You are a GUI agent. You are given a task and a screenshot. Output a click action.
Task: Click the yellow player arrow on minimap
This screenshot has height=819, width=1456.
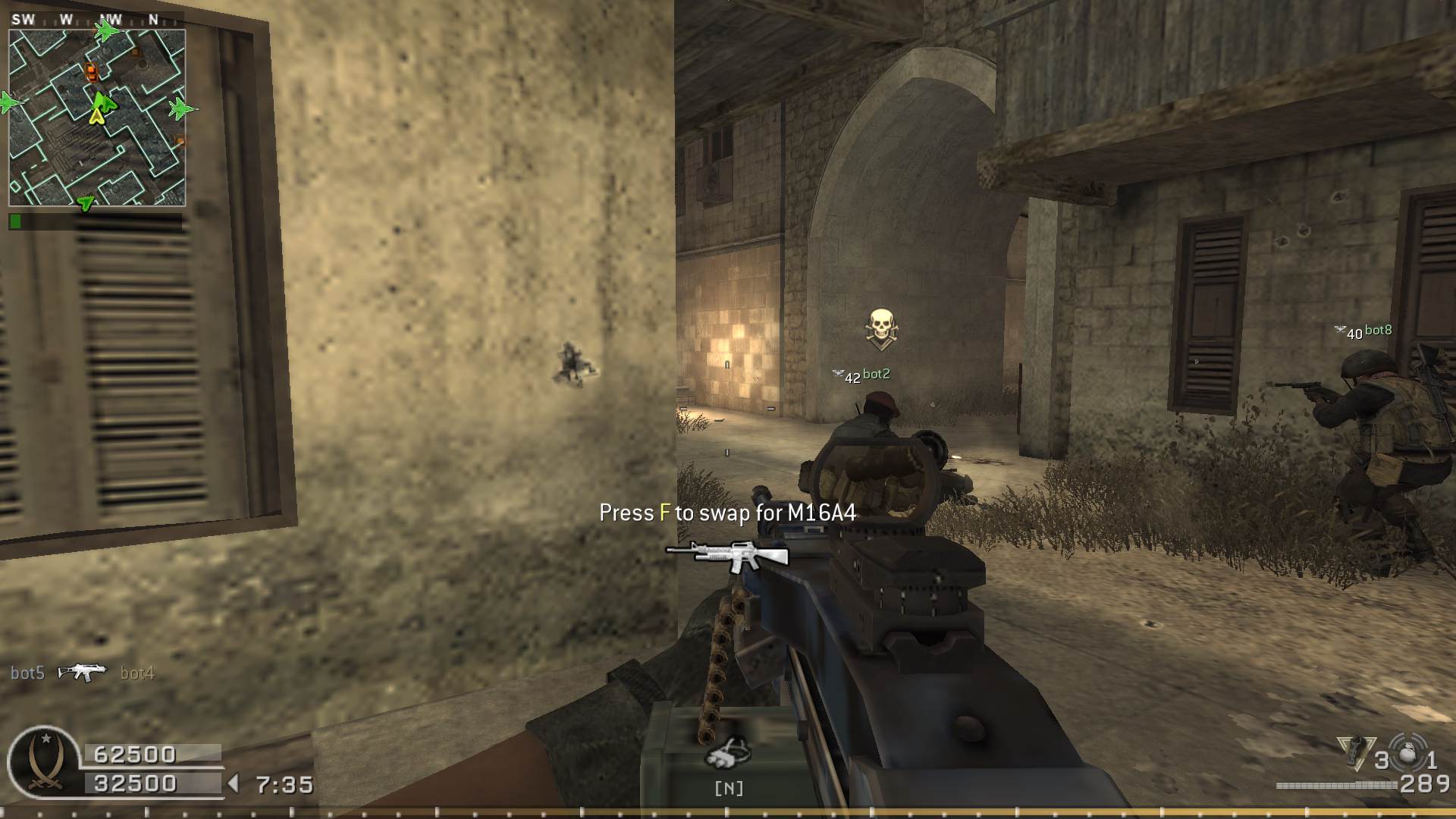click(x=96, y=115)
